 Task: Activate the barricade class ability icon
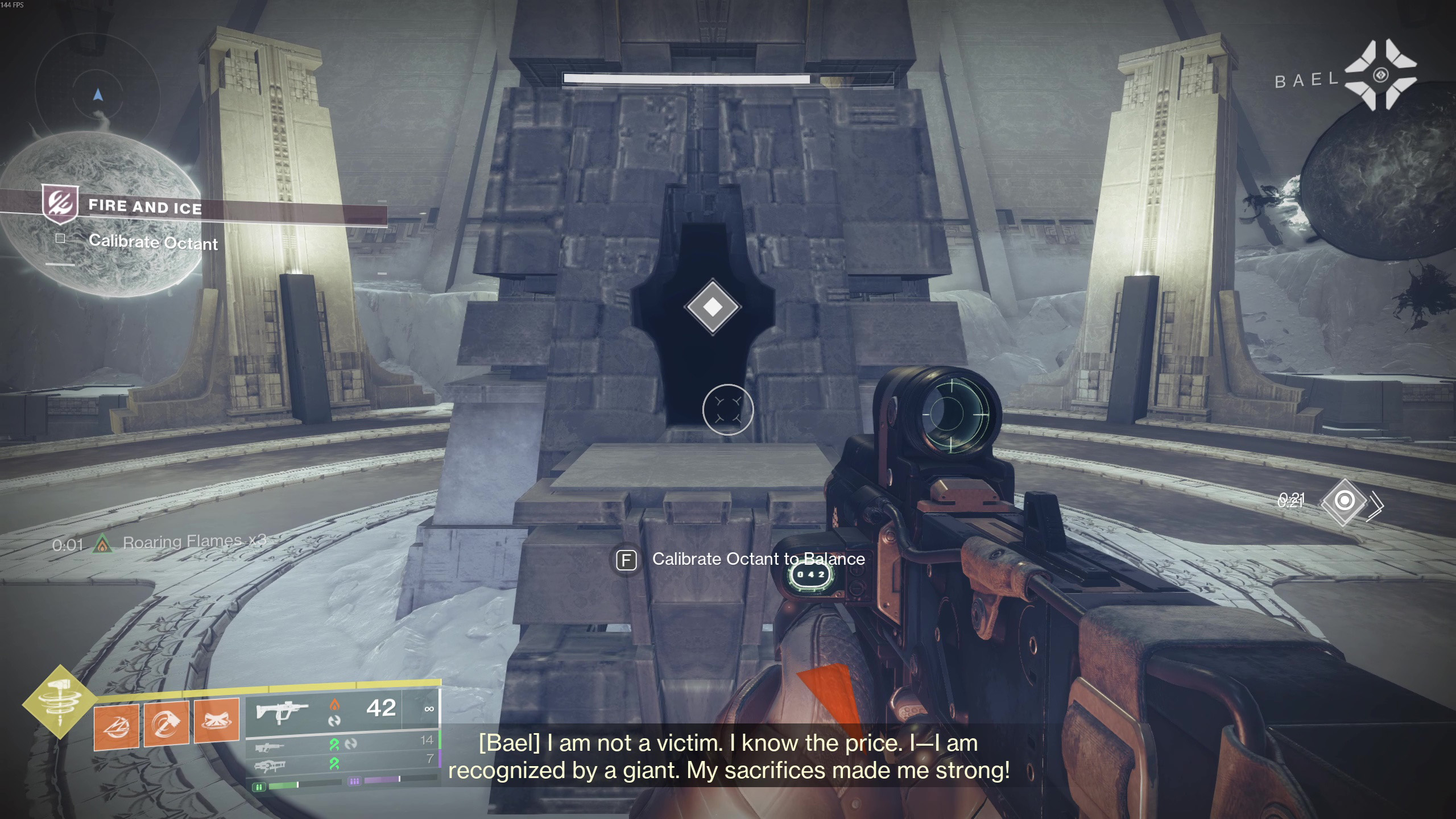[216, 721]
